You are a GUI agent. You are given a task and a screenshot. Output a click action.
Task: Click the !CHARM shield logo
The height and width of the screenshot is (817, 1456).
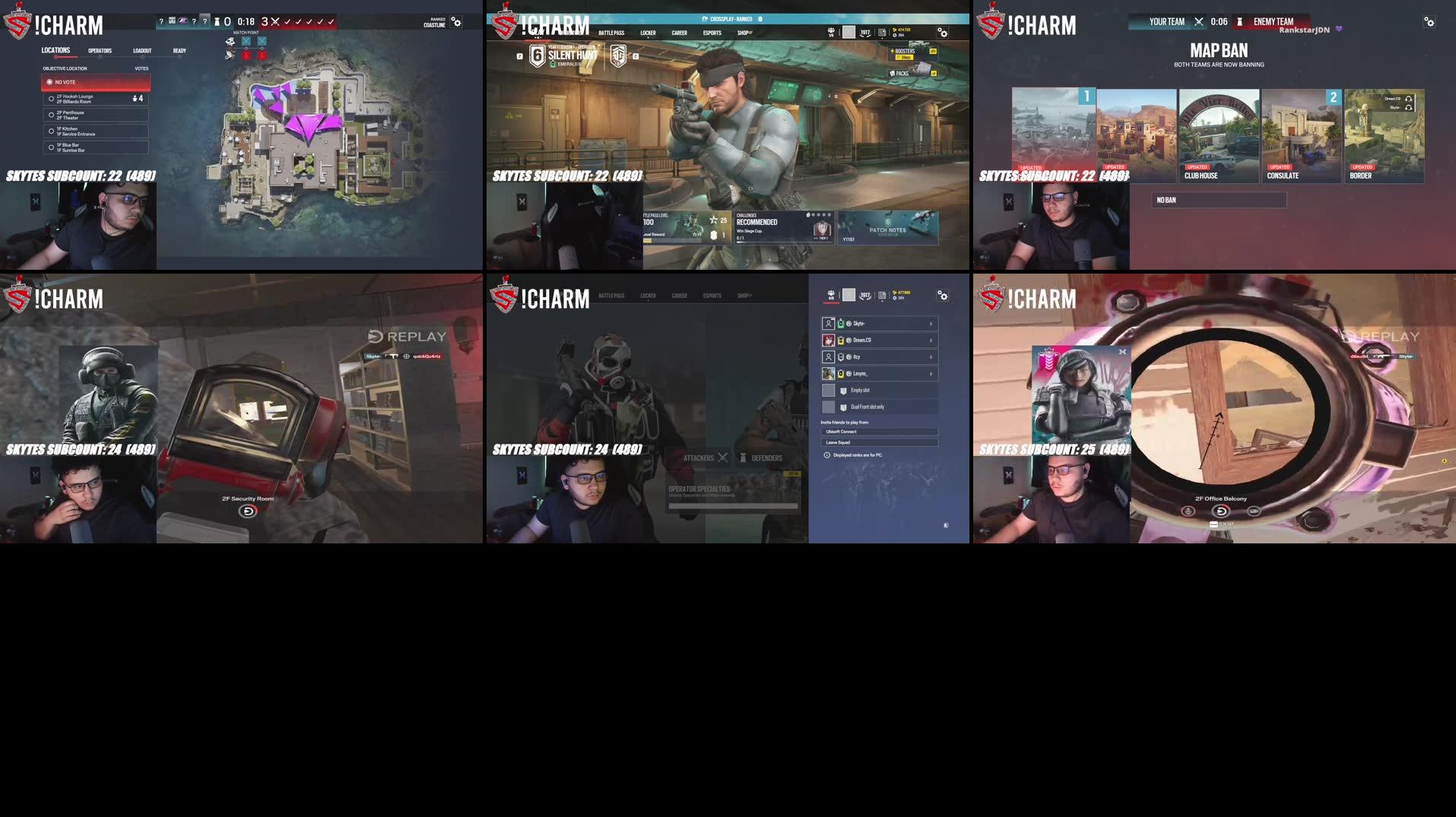[x=503, y=24]
